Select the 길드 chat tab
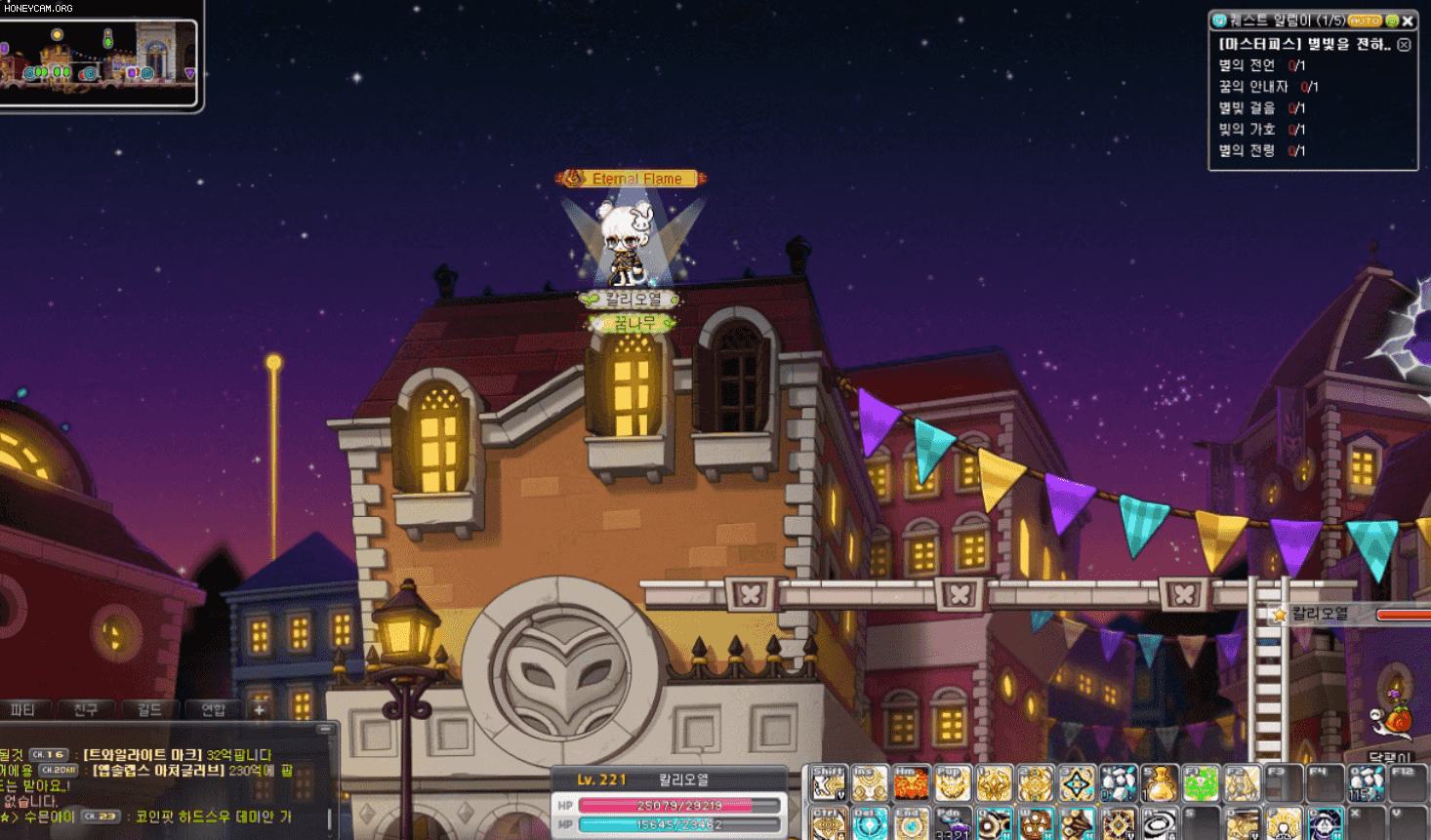Image resolution: width=1431 pixels, height=840 pixels. click(149, 709)
